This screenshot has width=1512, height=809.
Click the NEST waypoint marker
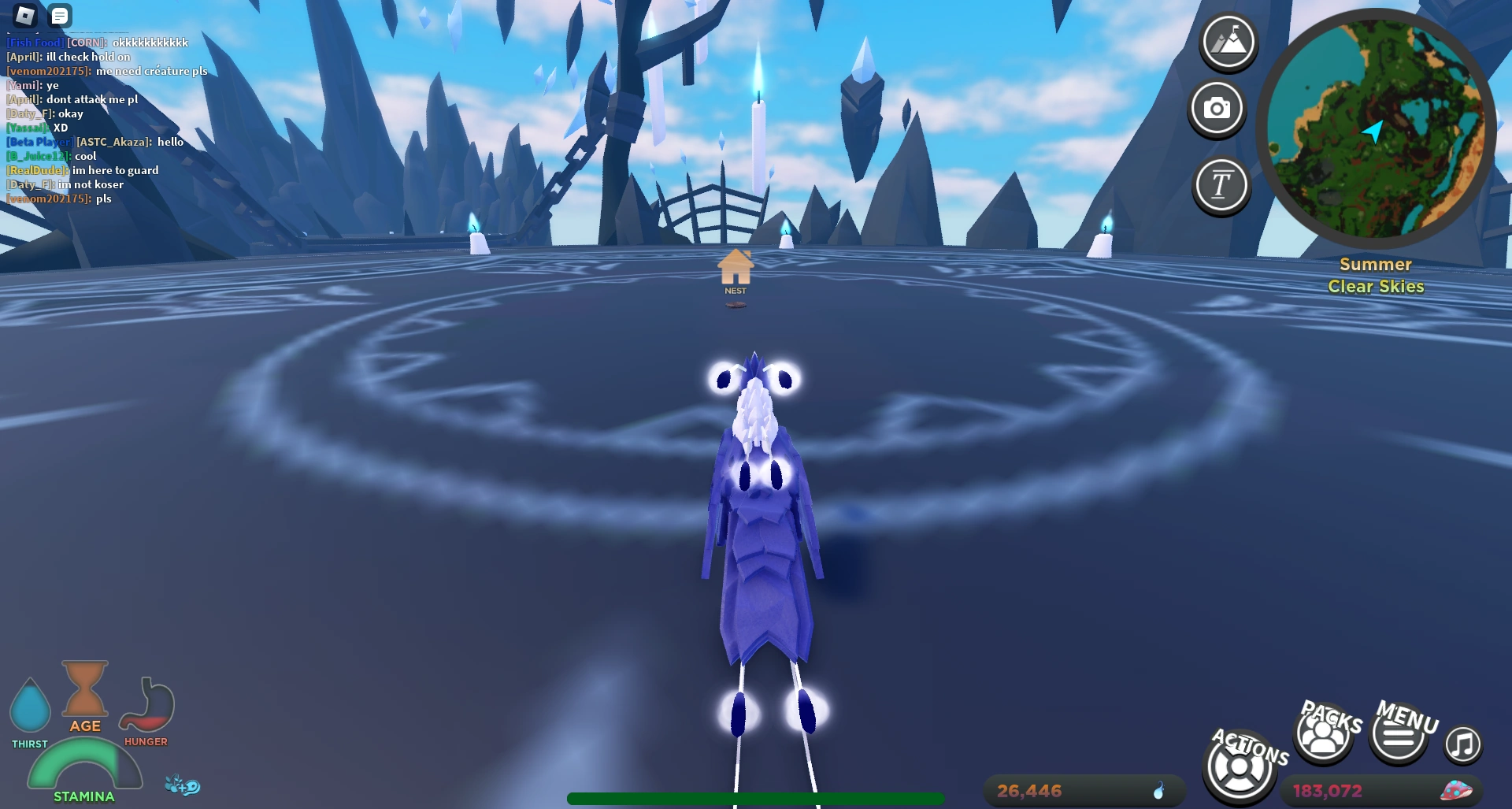click(x=735, y=268)
